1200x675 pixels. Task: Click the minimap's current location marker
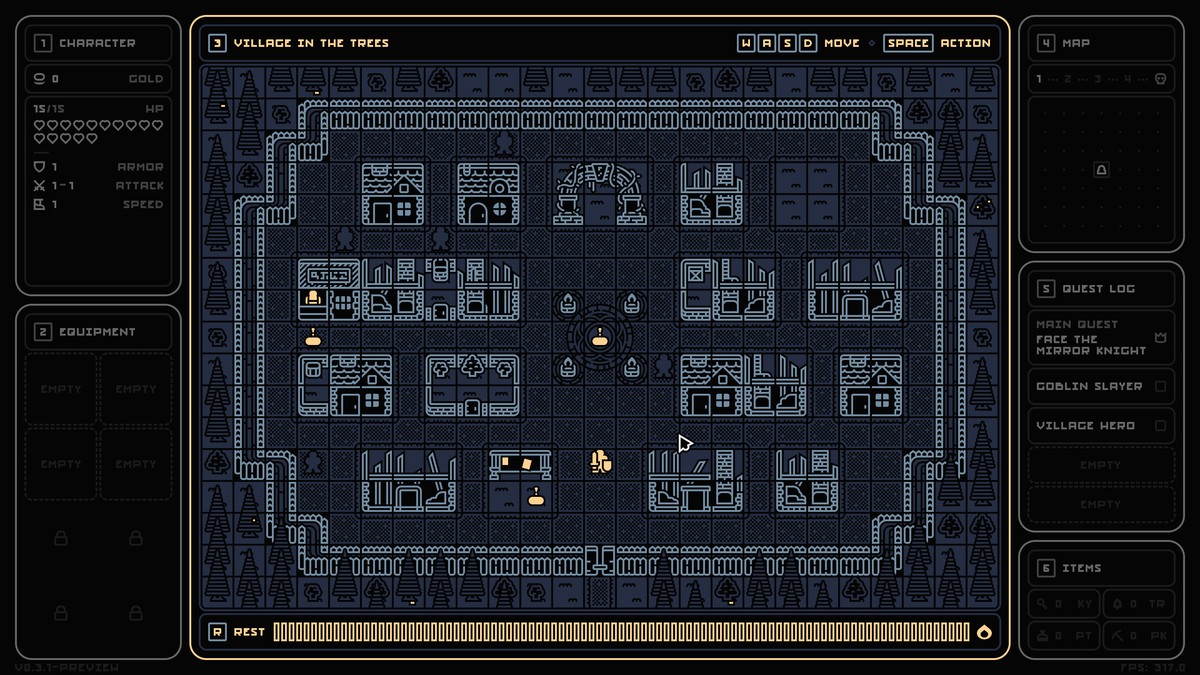tap(1101, 170)
